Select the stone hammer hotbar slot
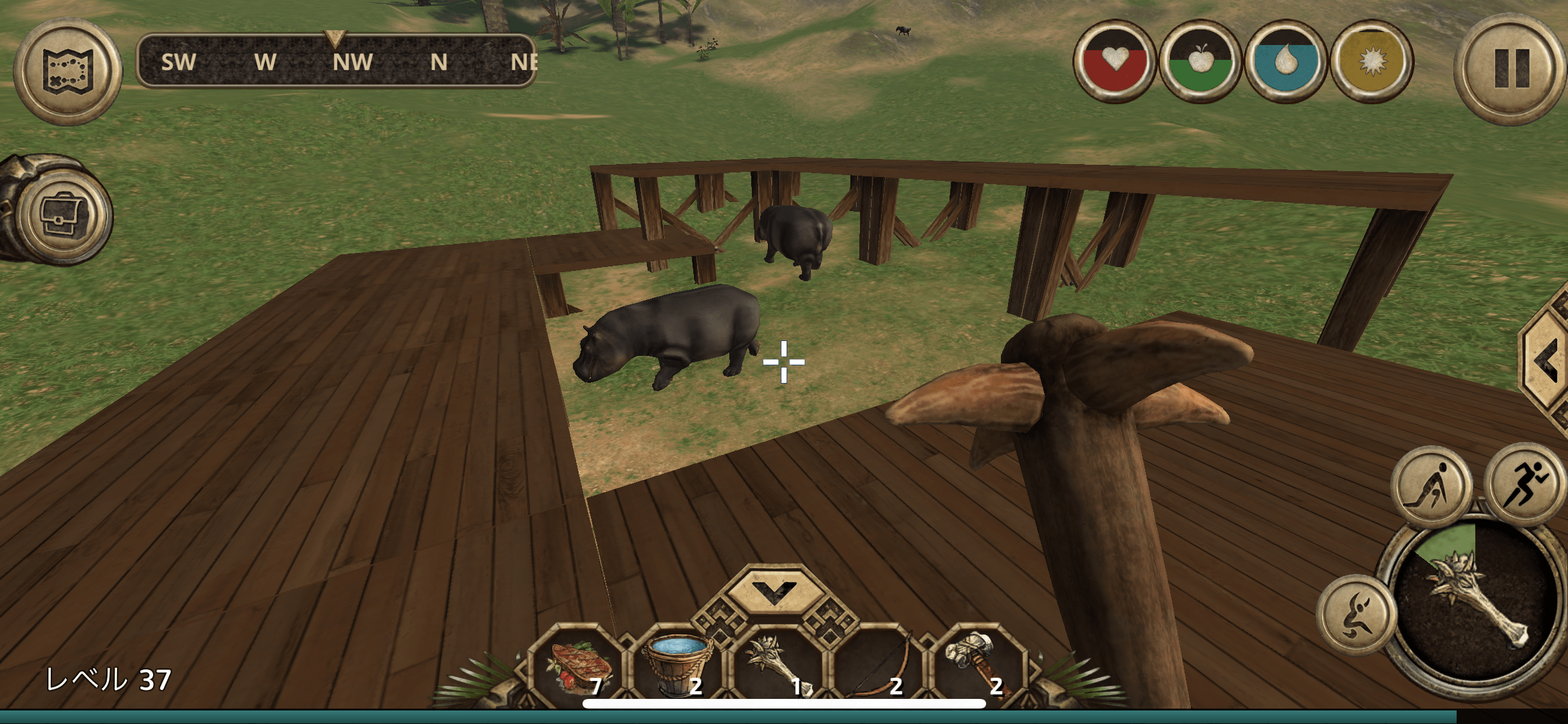 coord(976,667)
